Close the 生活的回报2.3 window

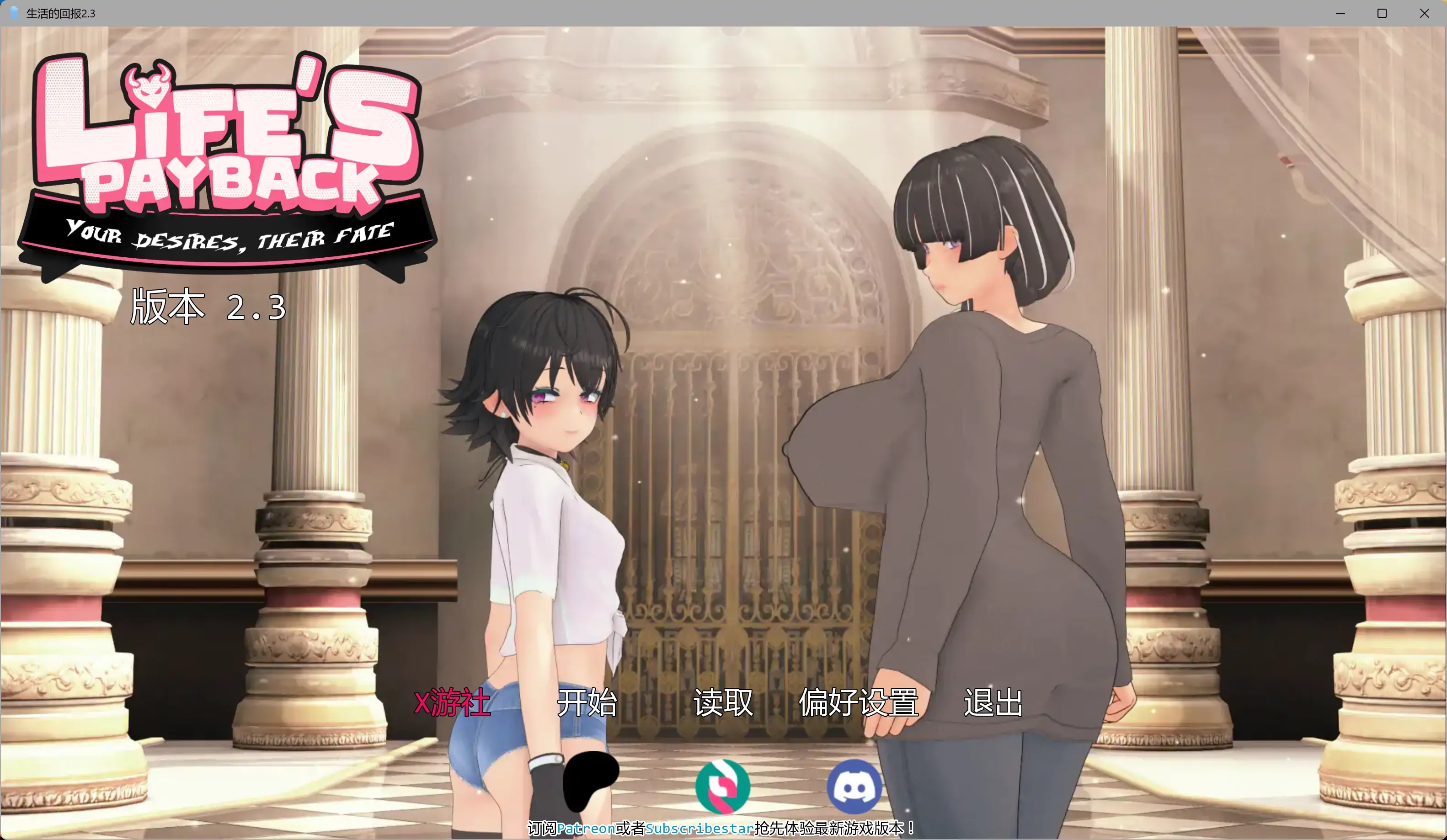click(x=1425, y=13)
